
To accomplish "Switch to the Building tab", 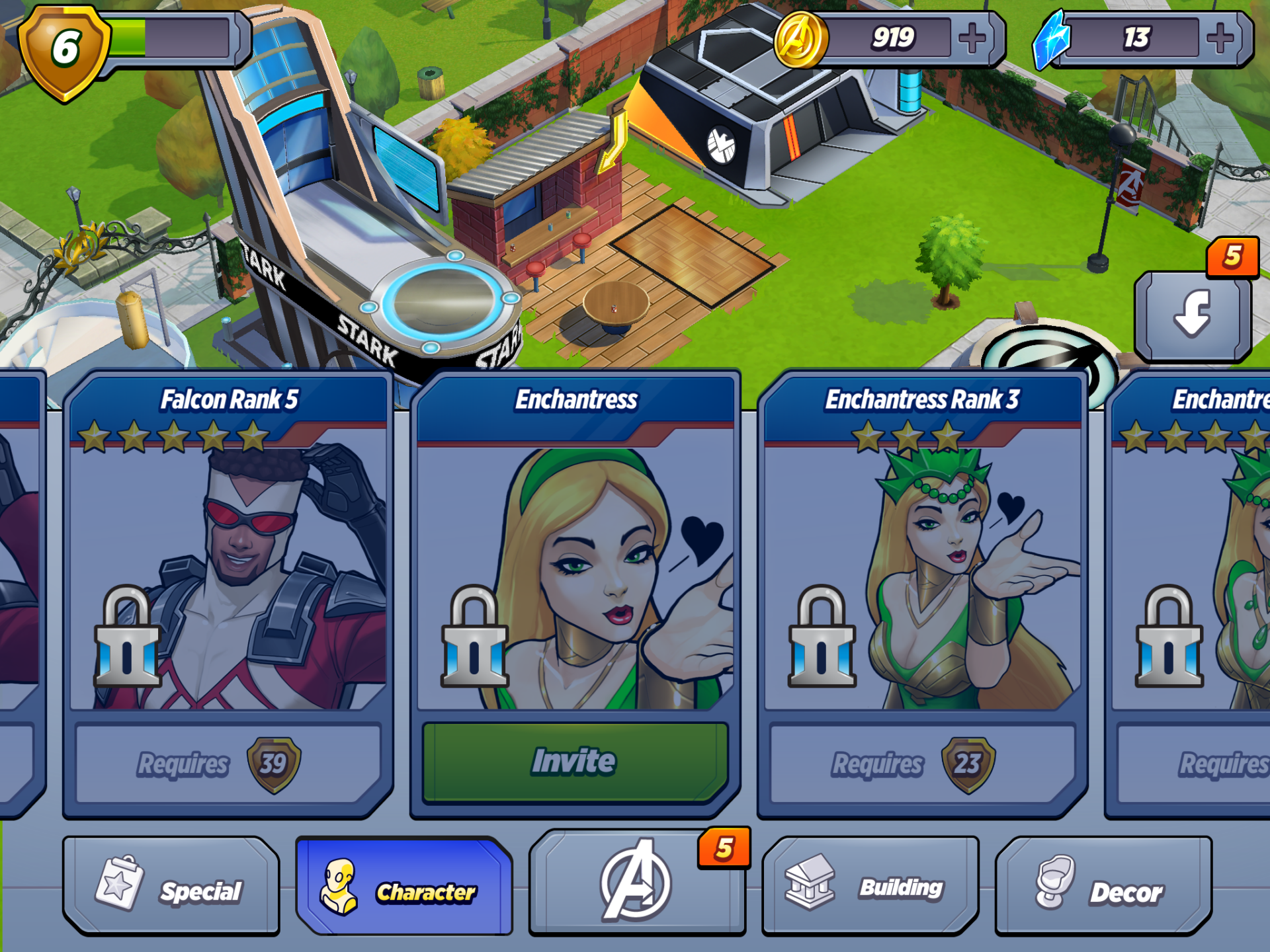I will point(870,887).
